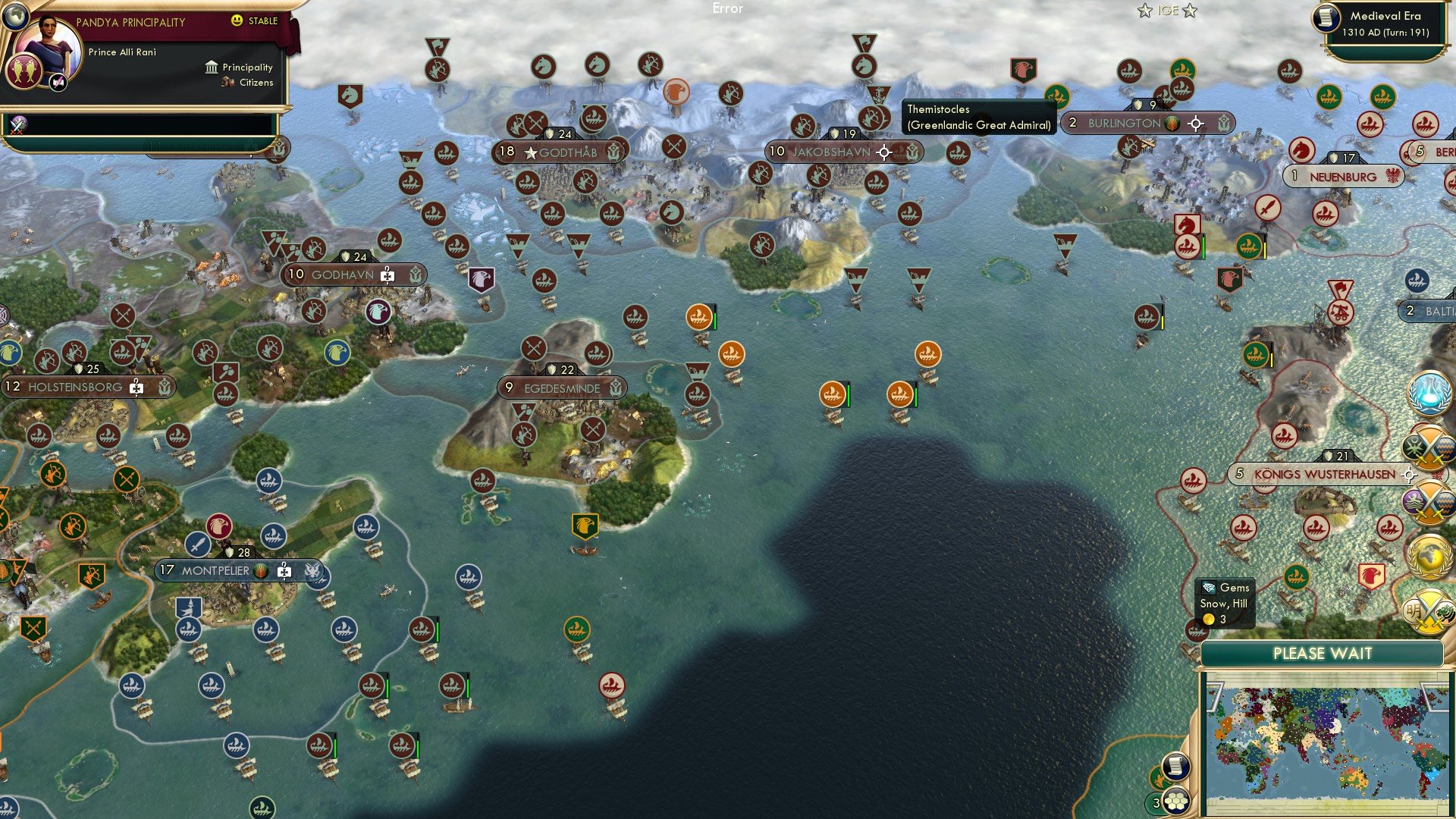1456x819 pixels.
Task: Toggle strategic view with the hexagon grid icon
Action: (1176, 802)
